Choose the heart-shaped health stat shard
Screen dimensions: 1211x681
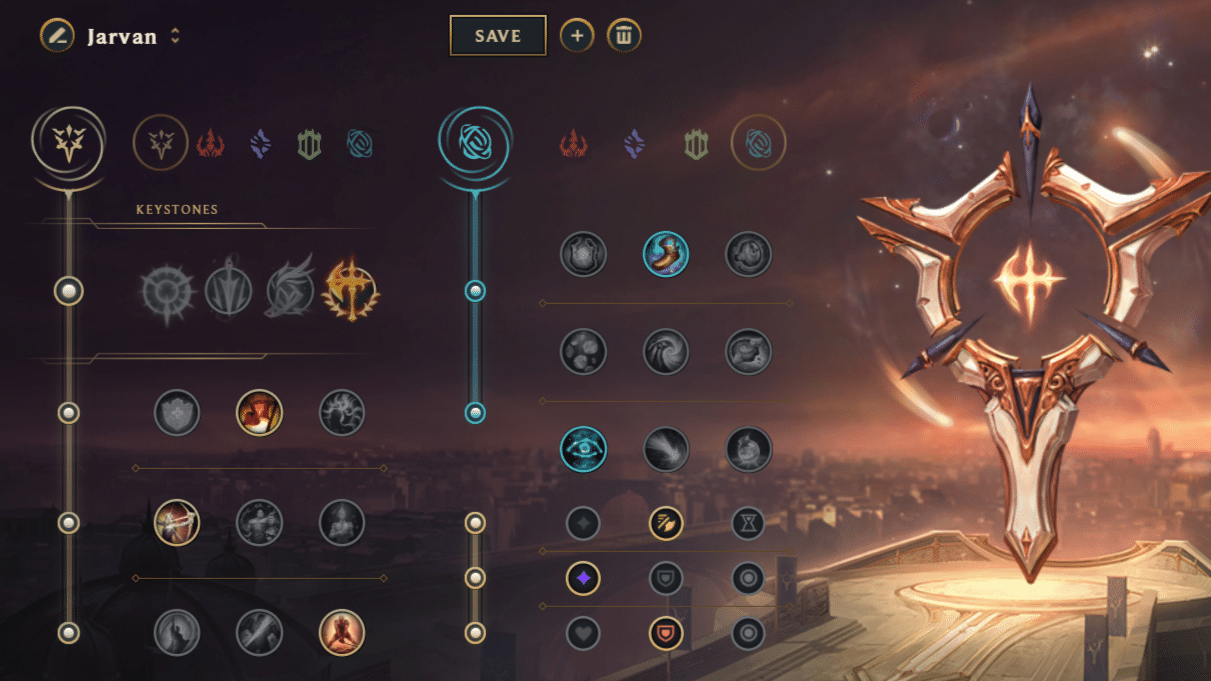tap(583, 632)
